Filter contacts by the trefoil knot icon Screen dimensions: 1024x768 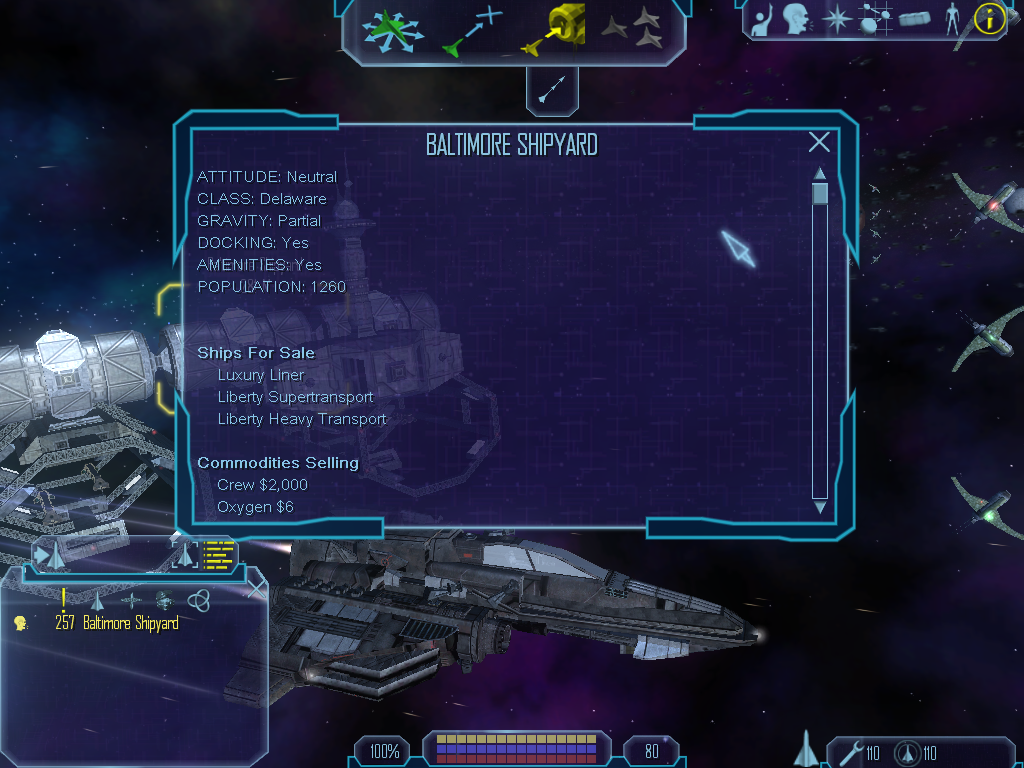pyautogui.click(x=198, y=600)
